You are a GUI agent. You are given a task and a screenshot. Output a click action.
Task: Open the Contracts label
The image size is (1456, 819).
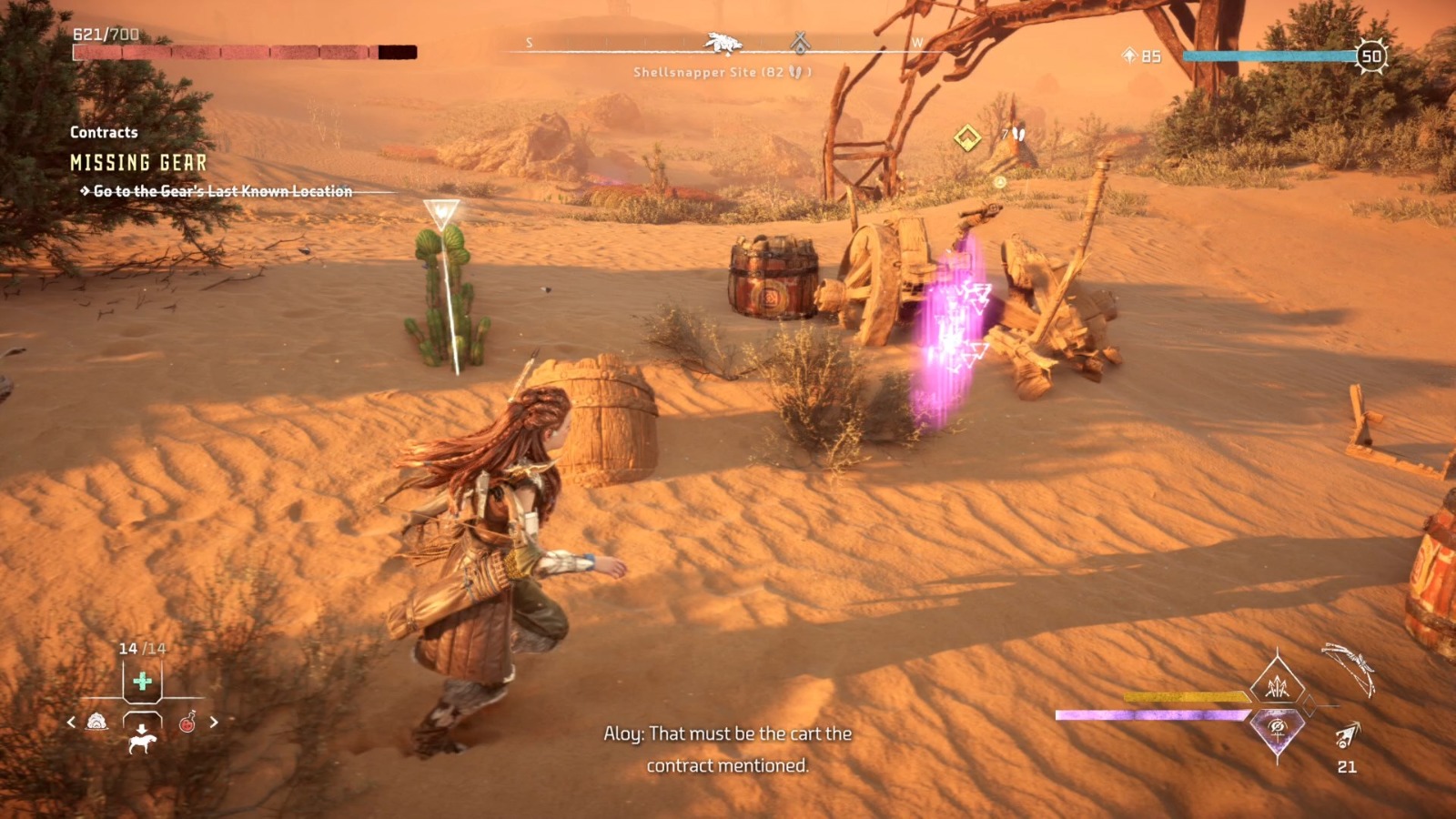click(102, 132)
